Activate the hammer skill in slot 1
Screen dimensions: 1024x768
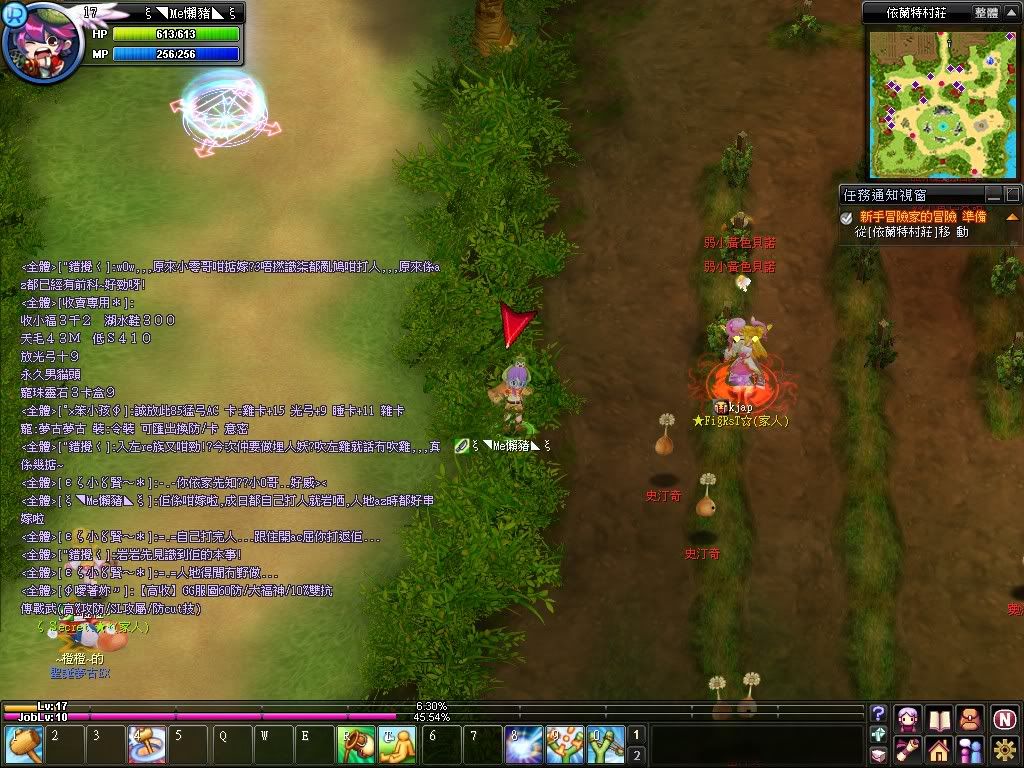23,746
